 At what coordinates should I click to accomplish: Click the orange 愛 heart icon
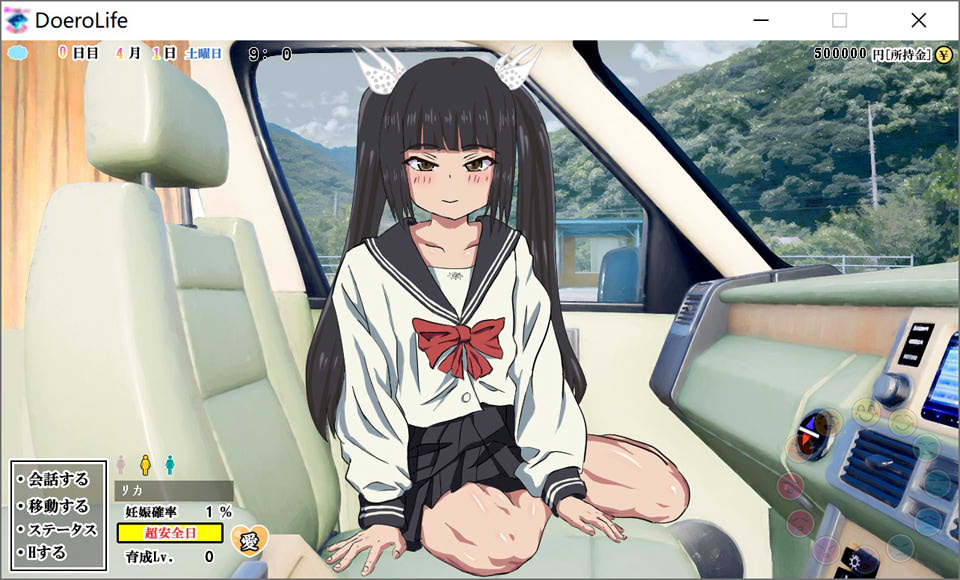(x=248, y=540)
